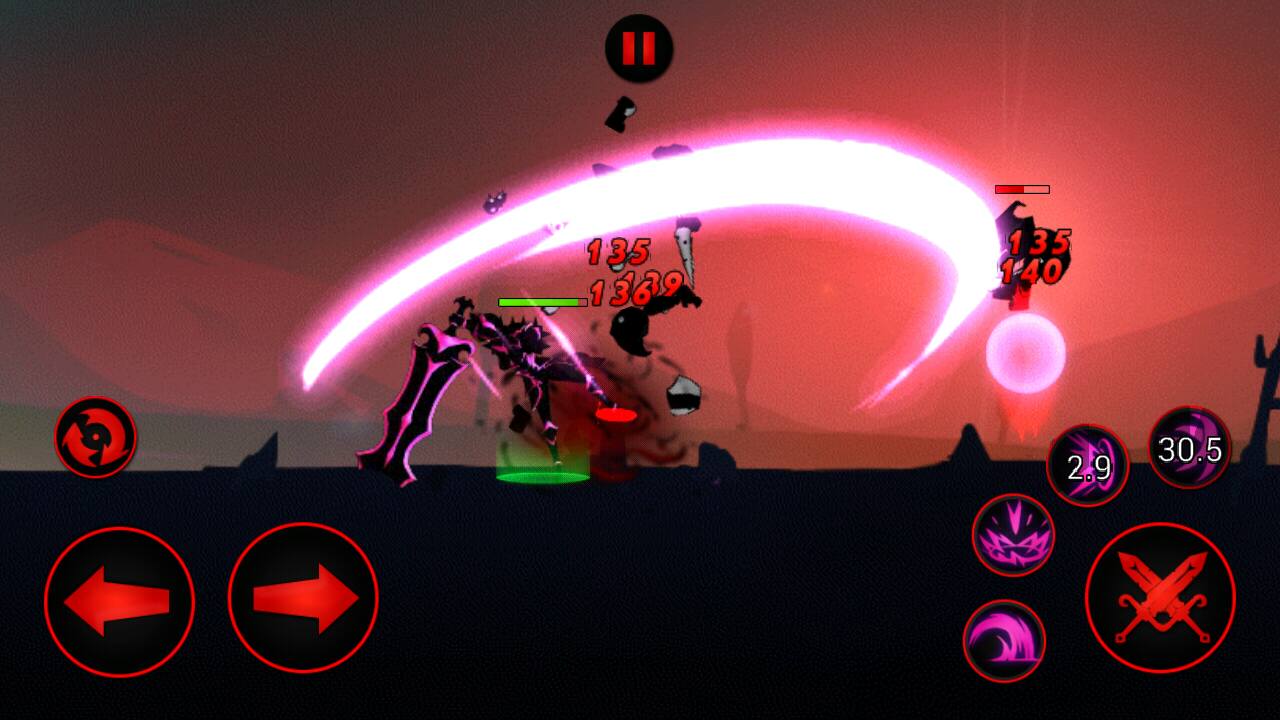Attack with the crossed swords button
The width and height of the screenshot is (1280, 720).
click(x=1160, y=597)
